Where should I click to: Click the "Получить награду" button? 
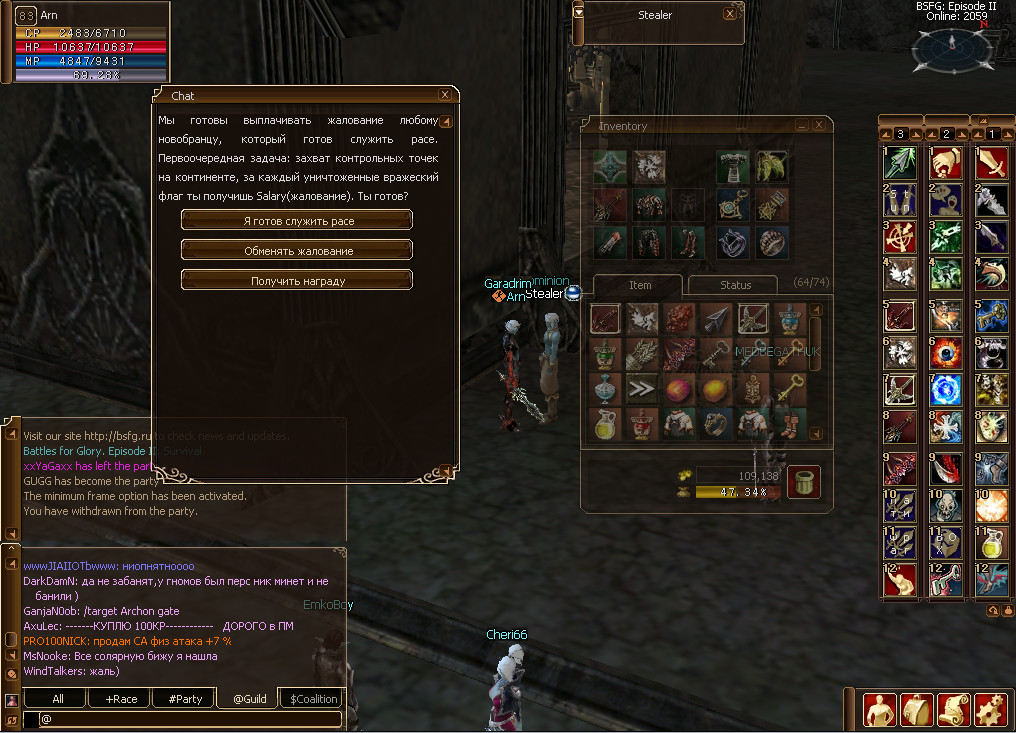point(297,280)
